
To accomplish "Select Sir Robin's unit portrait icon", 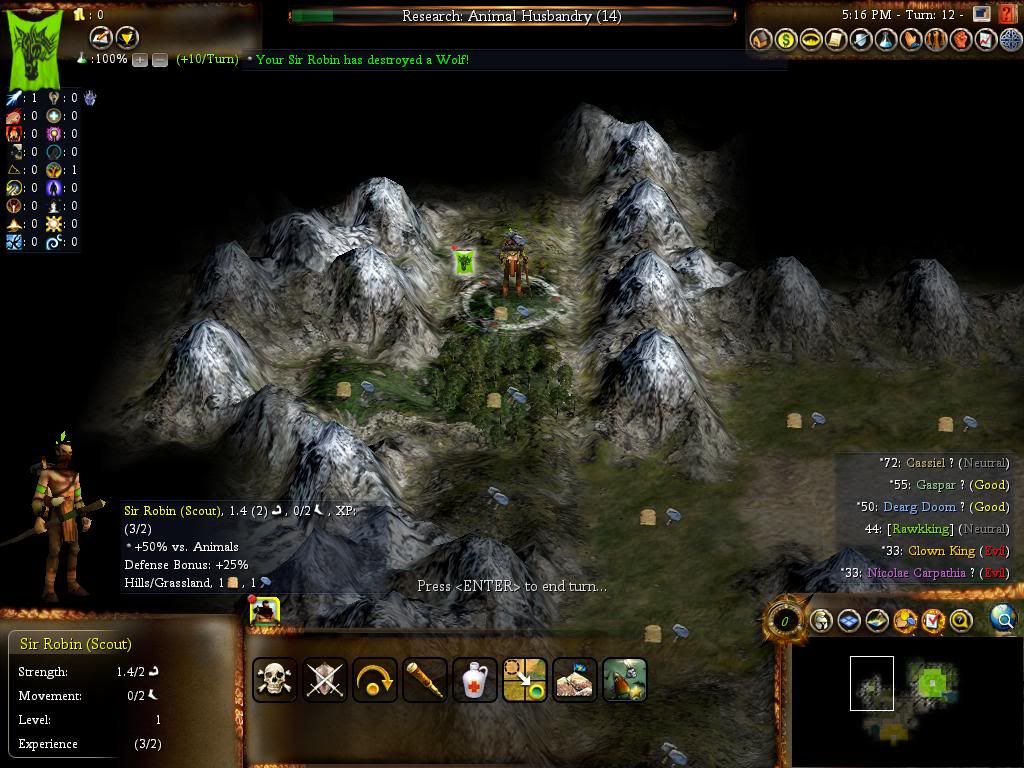I will 265,612.
